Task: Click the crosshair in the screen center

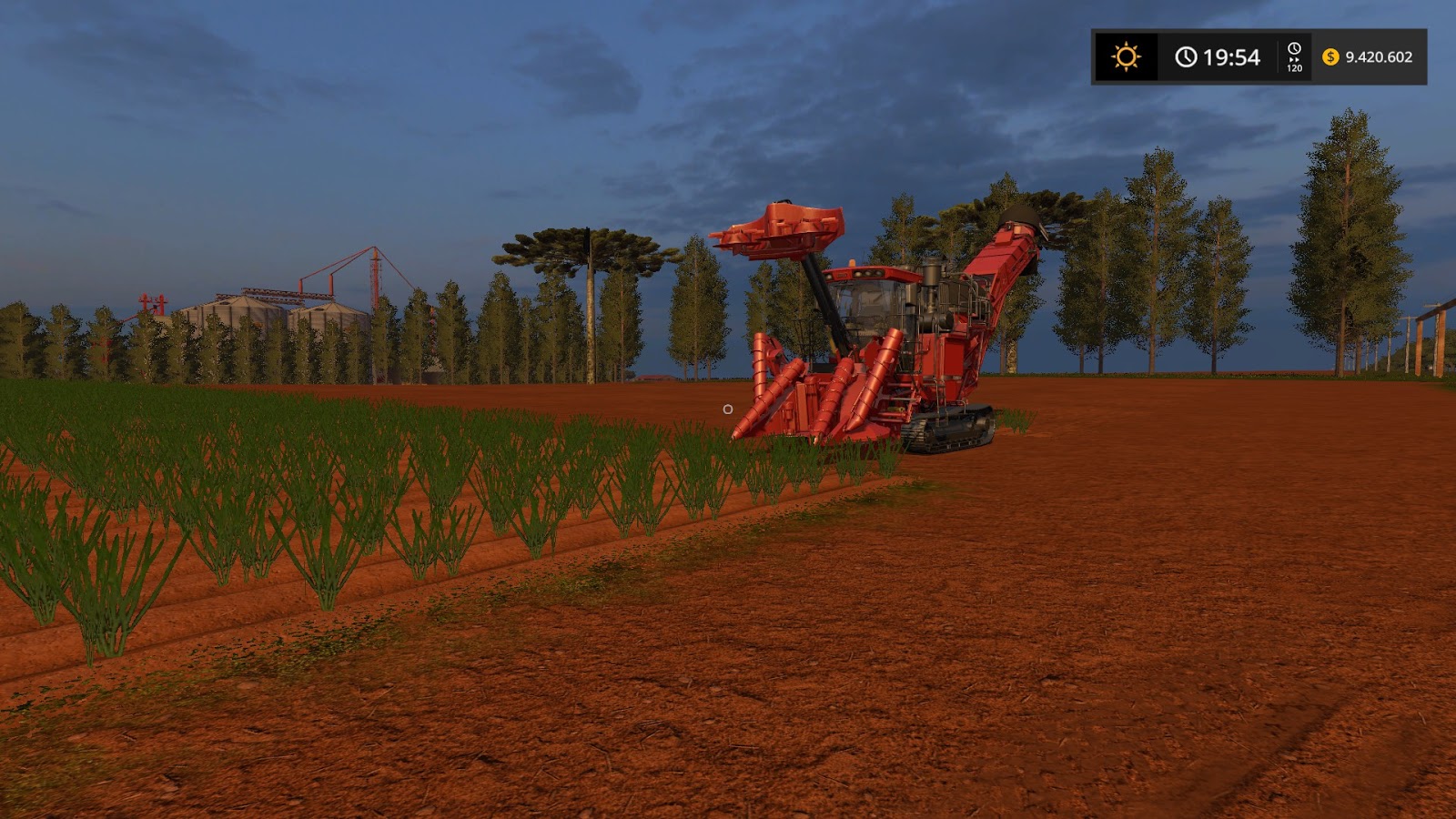Action: [x=726, y=409]
